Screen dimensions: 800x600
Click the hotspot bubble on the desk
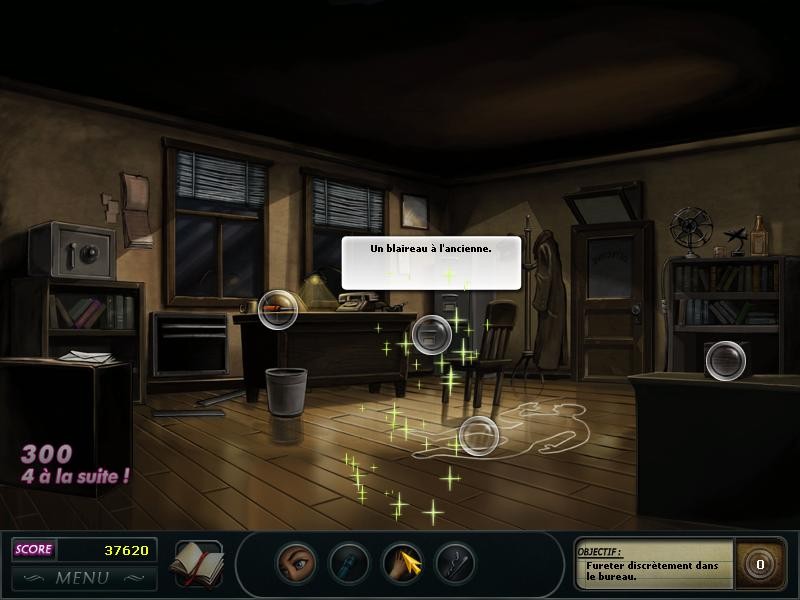coord(278,310)
